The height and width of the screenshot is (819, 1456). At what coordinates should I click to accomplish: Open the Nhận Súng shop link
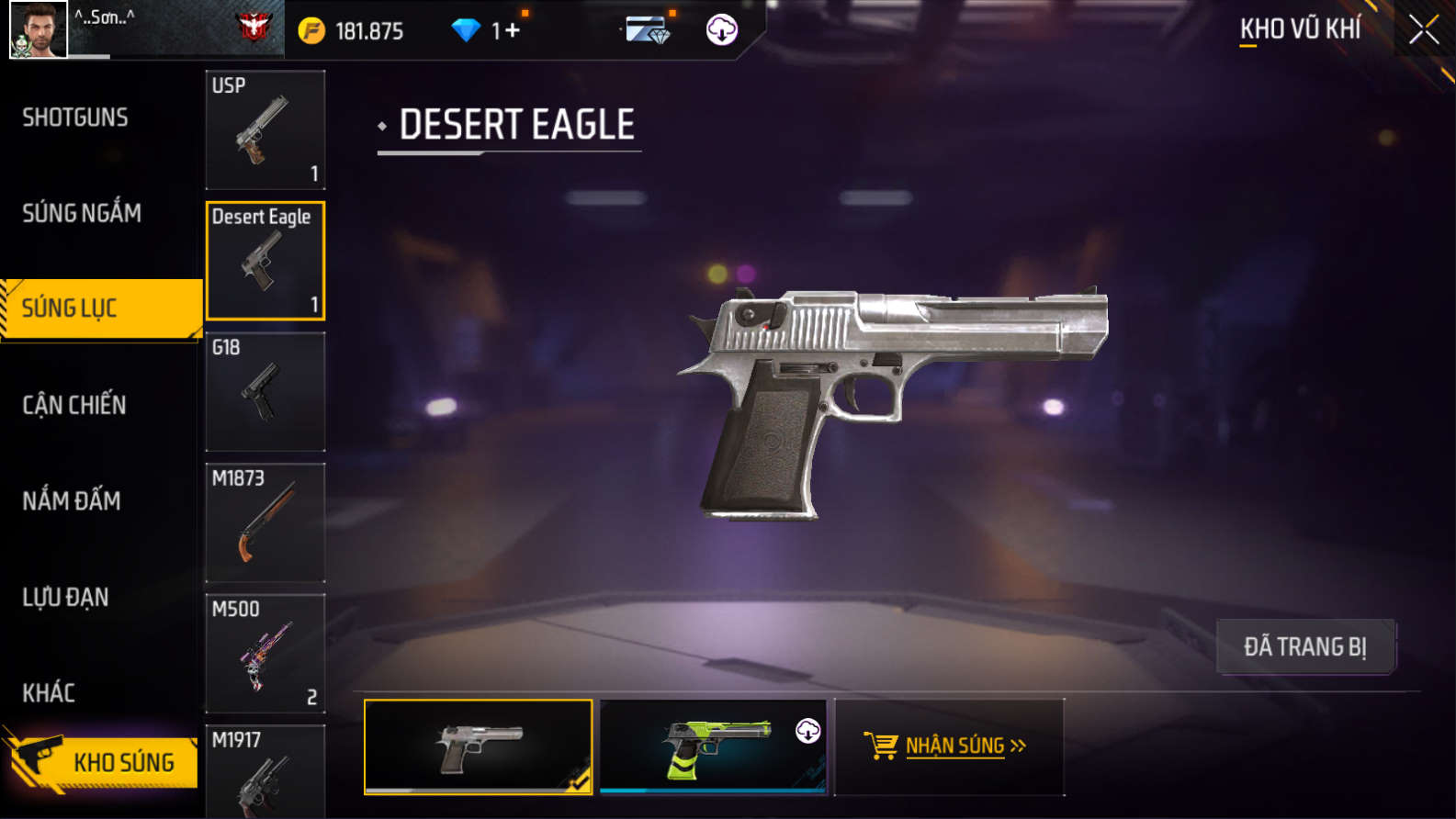pos(948,746)
